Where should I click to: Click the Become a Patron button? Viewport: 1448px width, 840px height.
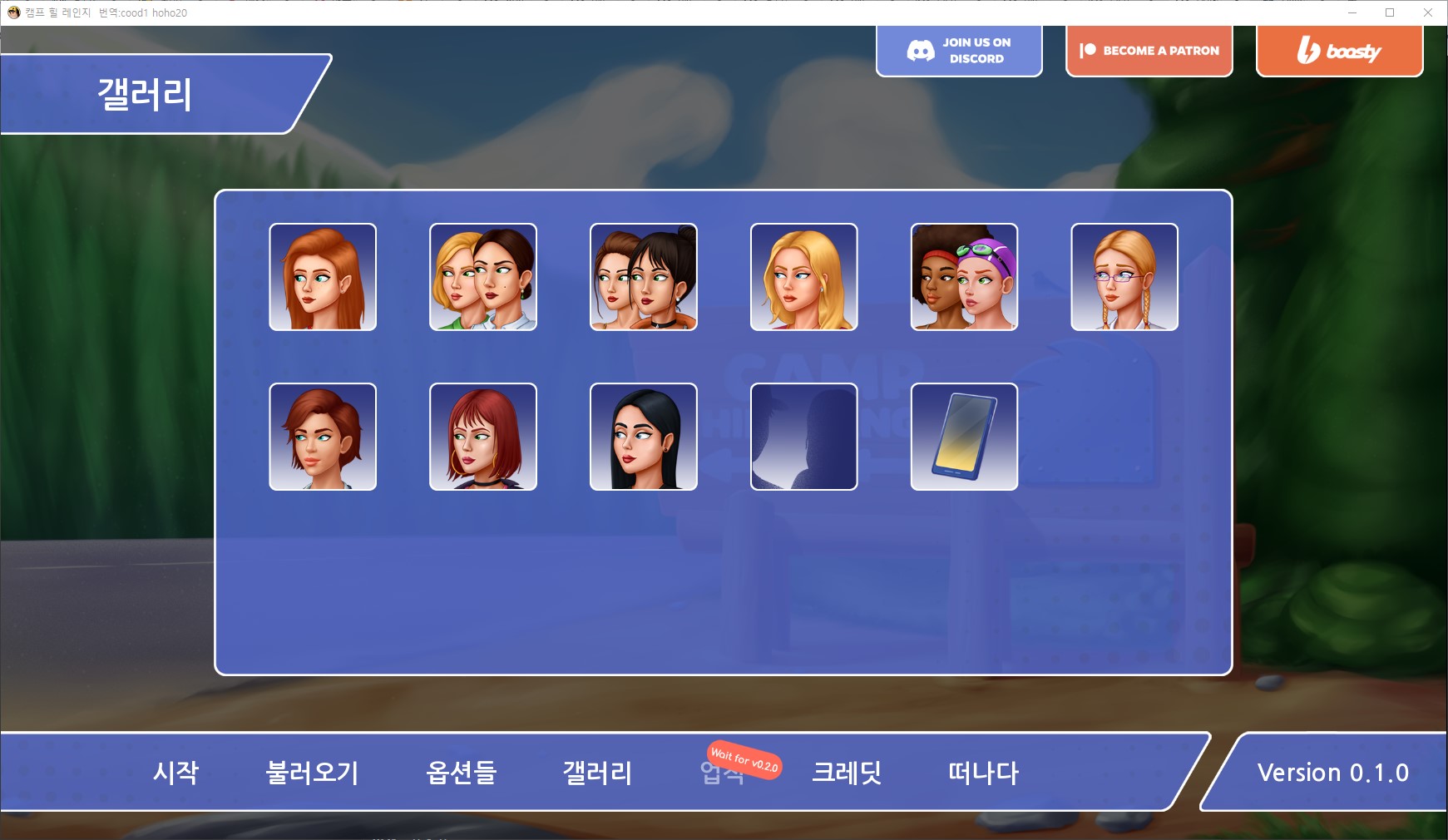pos(1149,51)
